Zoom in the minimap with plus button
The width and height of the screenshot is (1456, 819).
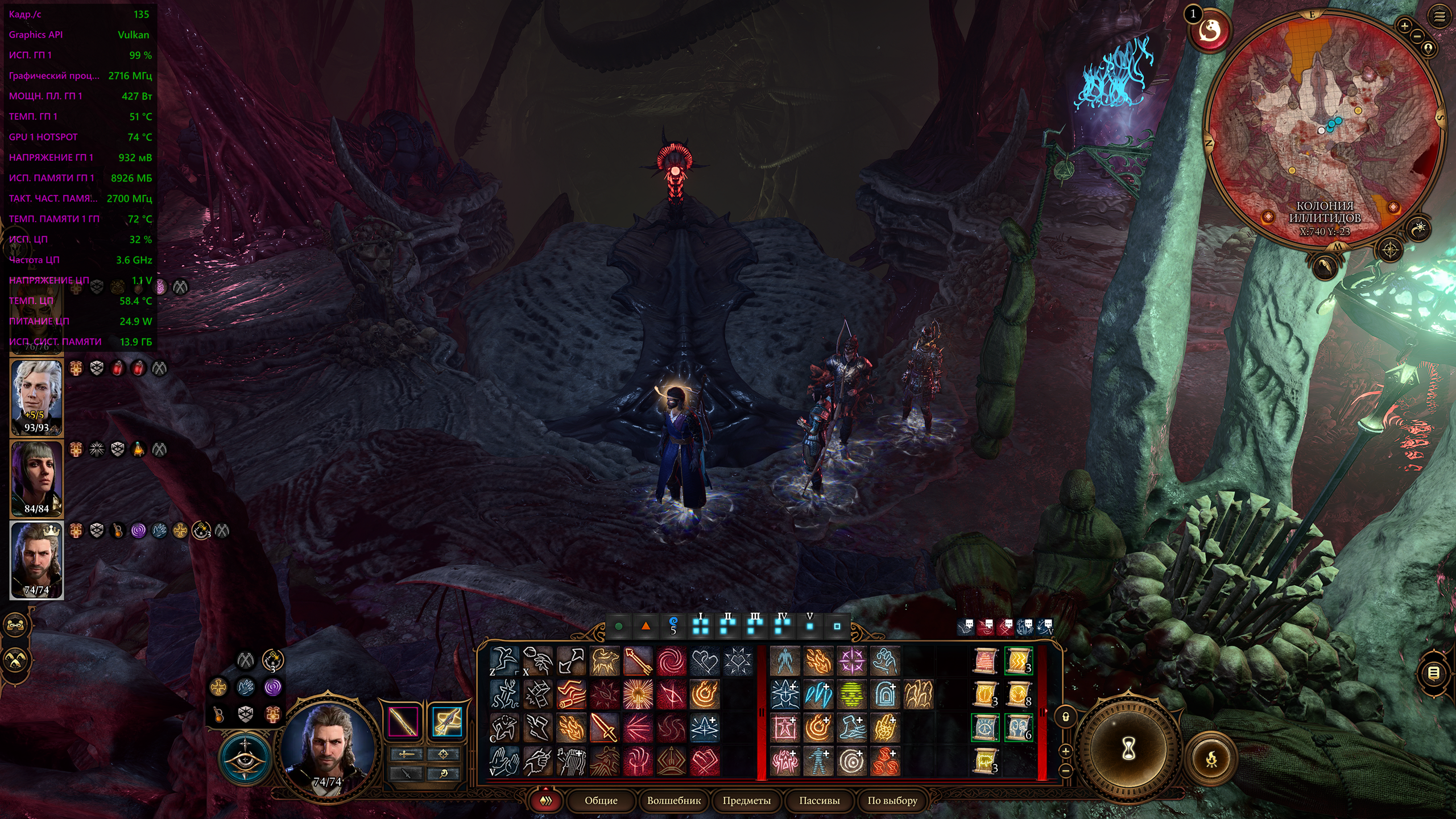pyautogui.click(x=1404, y=26)
